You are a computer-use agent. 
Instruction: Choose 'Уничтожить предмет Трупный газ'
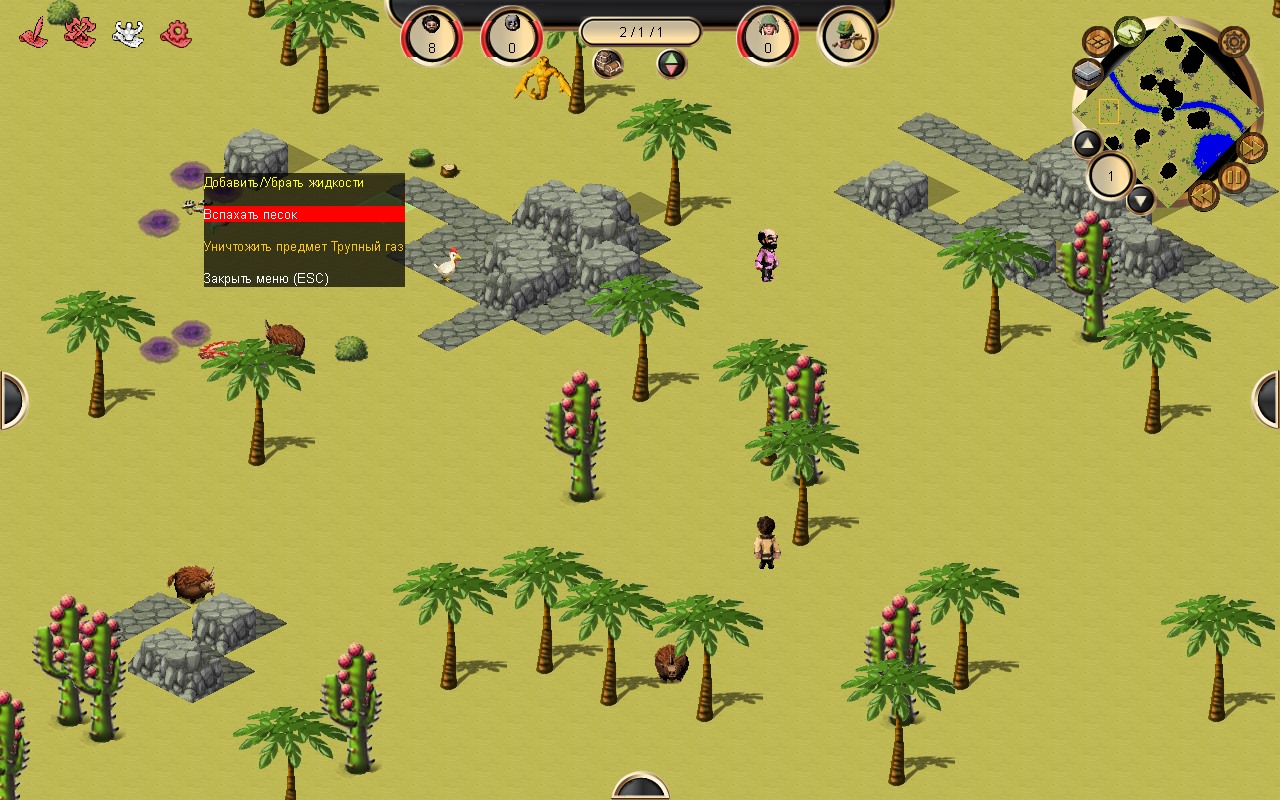(304, 246)
